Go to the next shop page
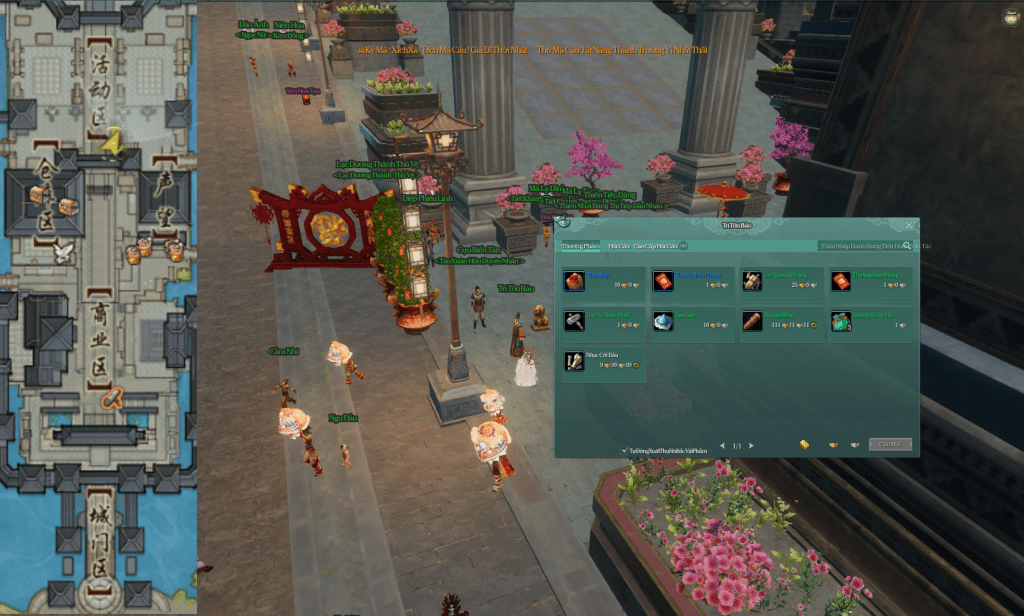The image size is (1024, 616). (x=752, y=445)
